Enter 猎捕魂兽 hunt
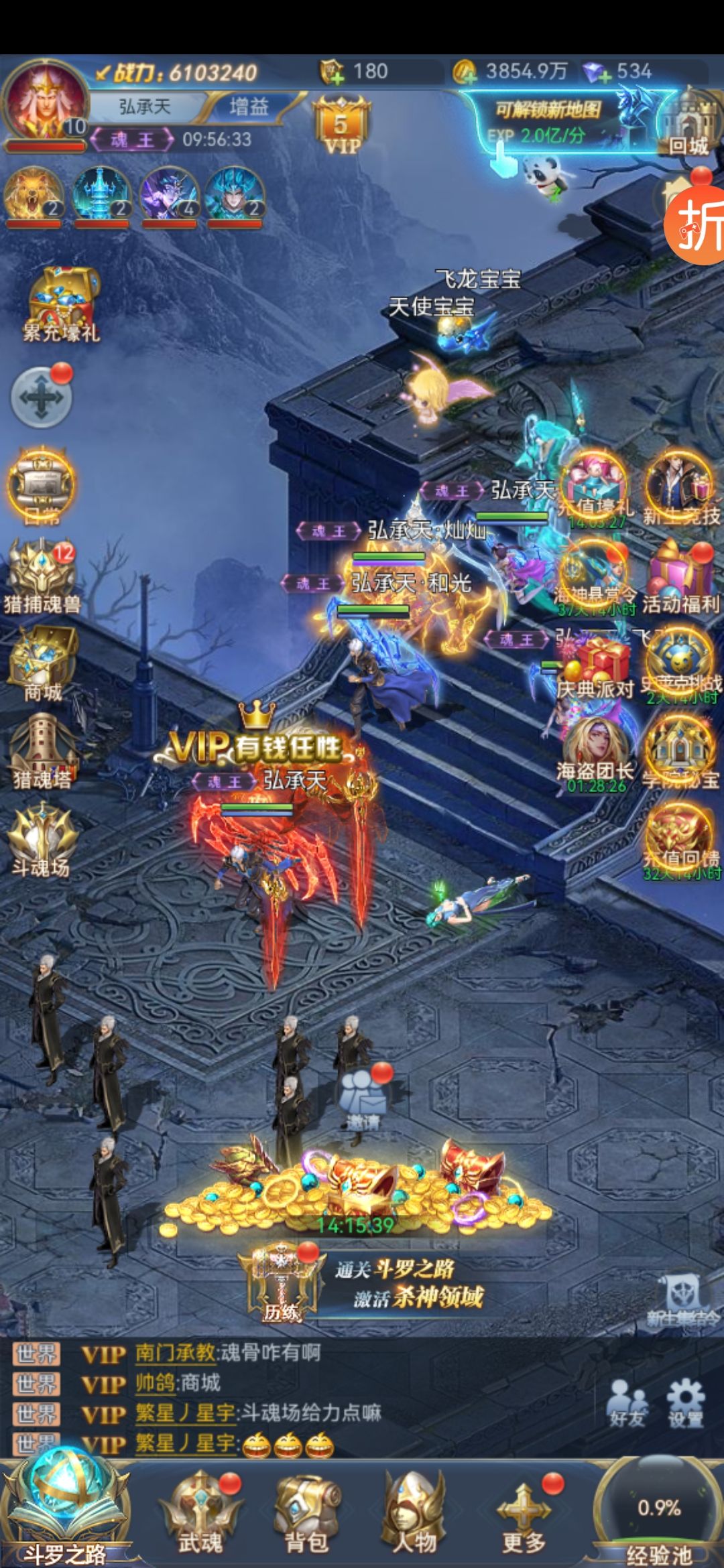The width and height of the screenshot is (724, 1568). tap(42, 576)
